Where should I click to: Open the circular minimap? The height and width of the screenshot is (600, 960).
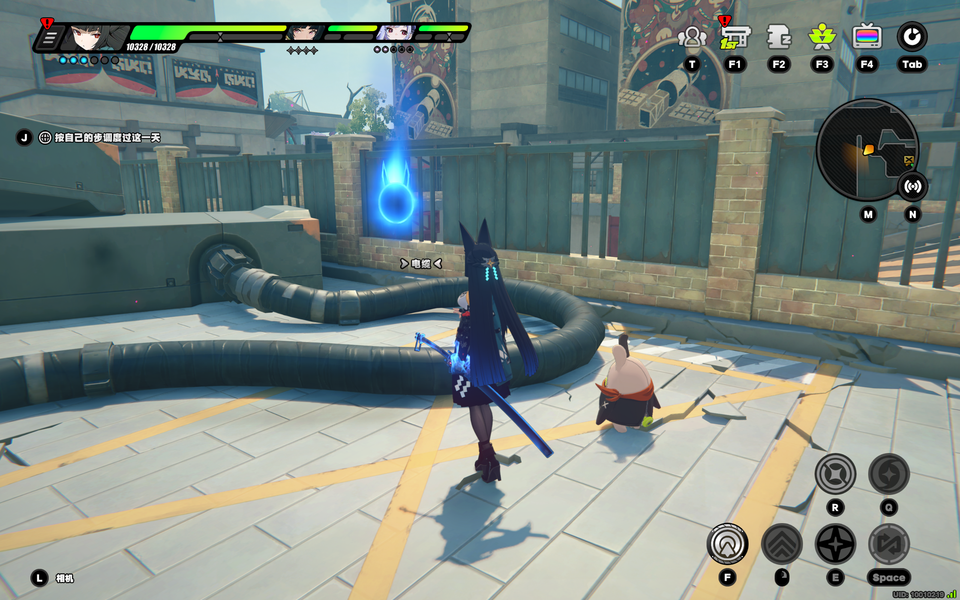(866, 149)
